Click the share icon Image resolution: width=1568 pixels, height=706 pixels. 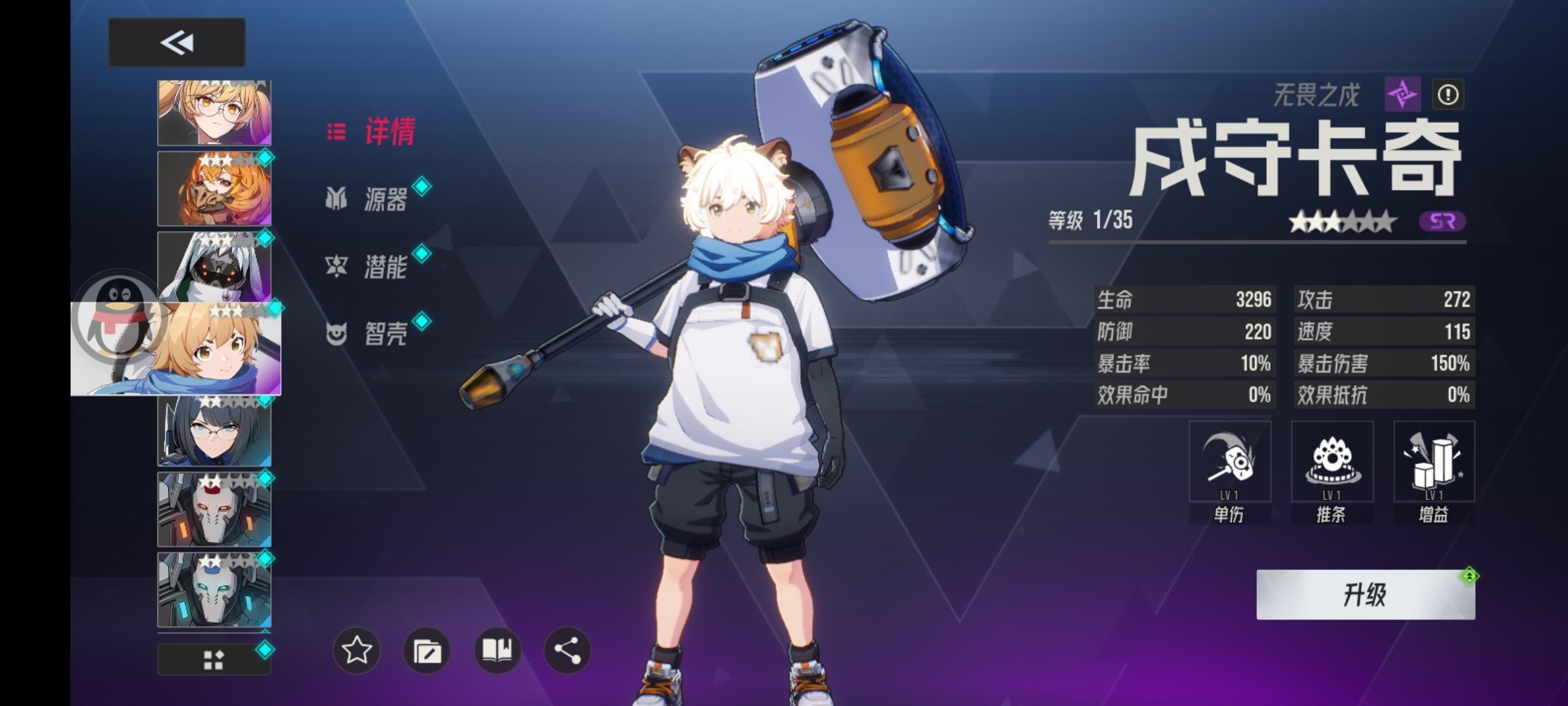(566, 650)
